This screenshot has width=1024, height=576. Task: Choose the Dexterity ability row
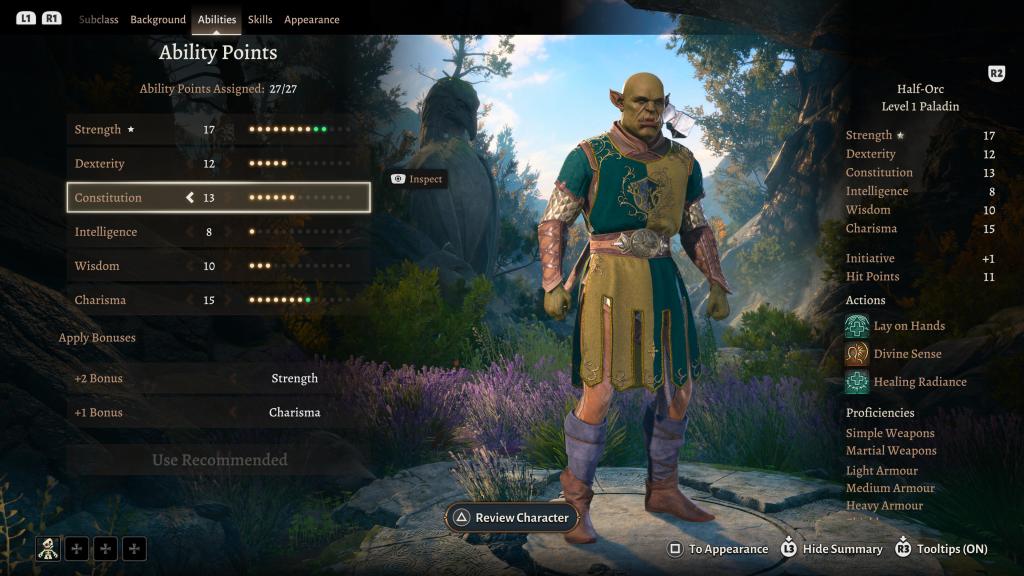tap(218, 164)
